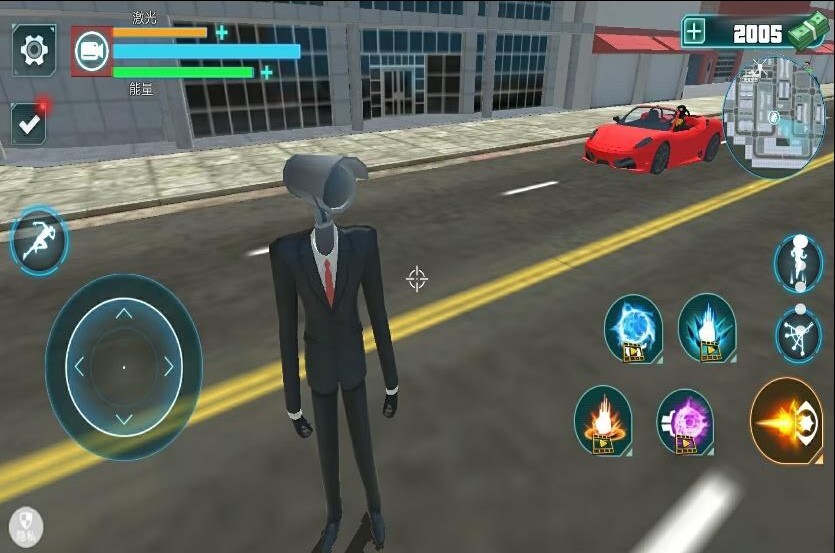Tap the up arrow on movement pad
The image size is (835, 553).
pyautogui.click(x=124, y=314)
